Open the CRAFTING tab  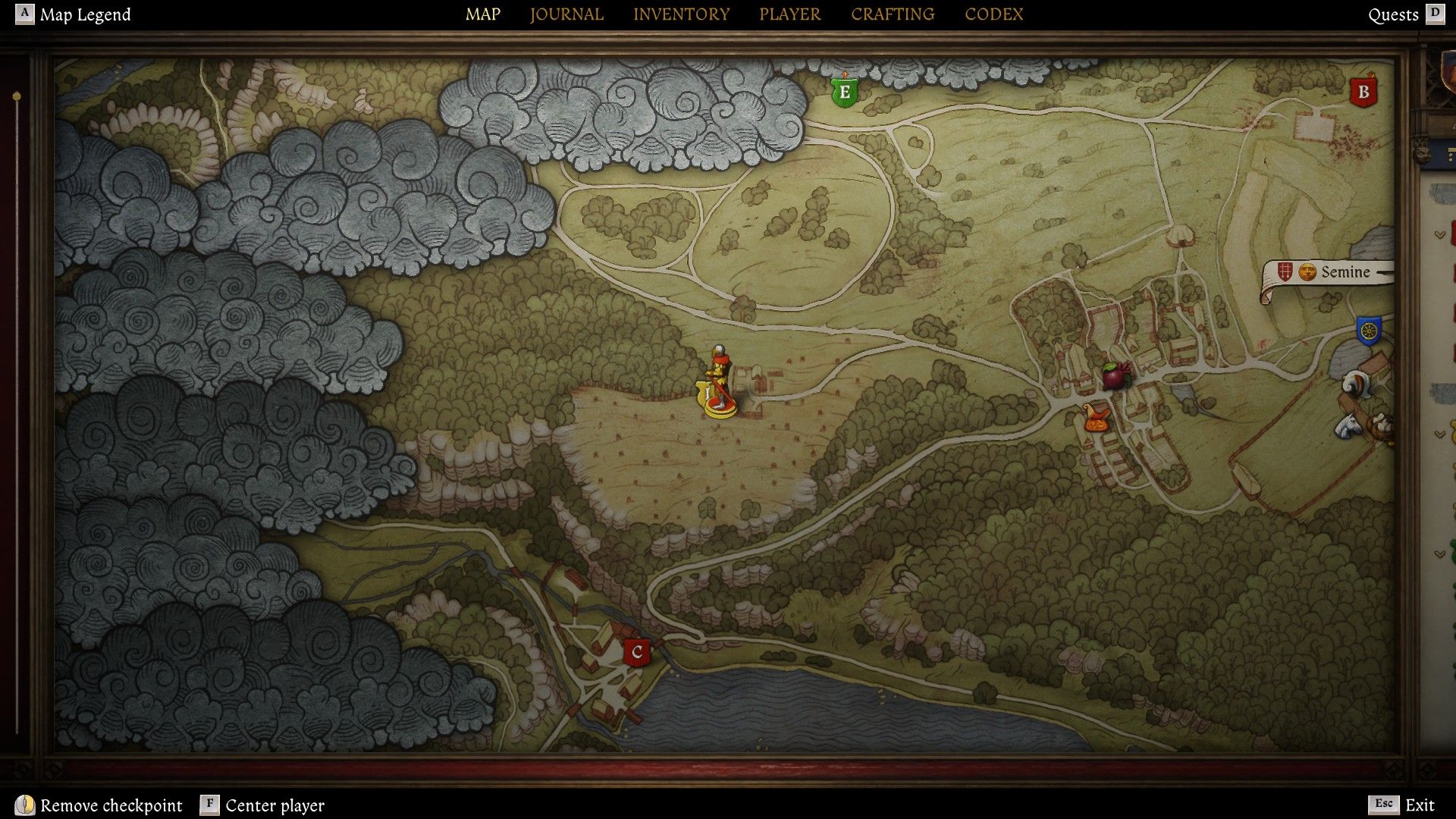point(893,14)
